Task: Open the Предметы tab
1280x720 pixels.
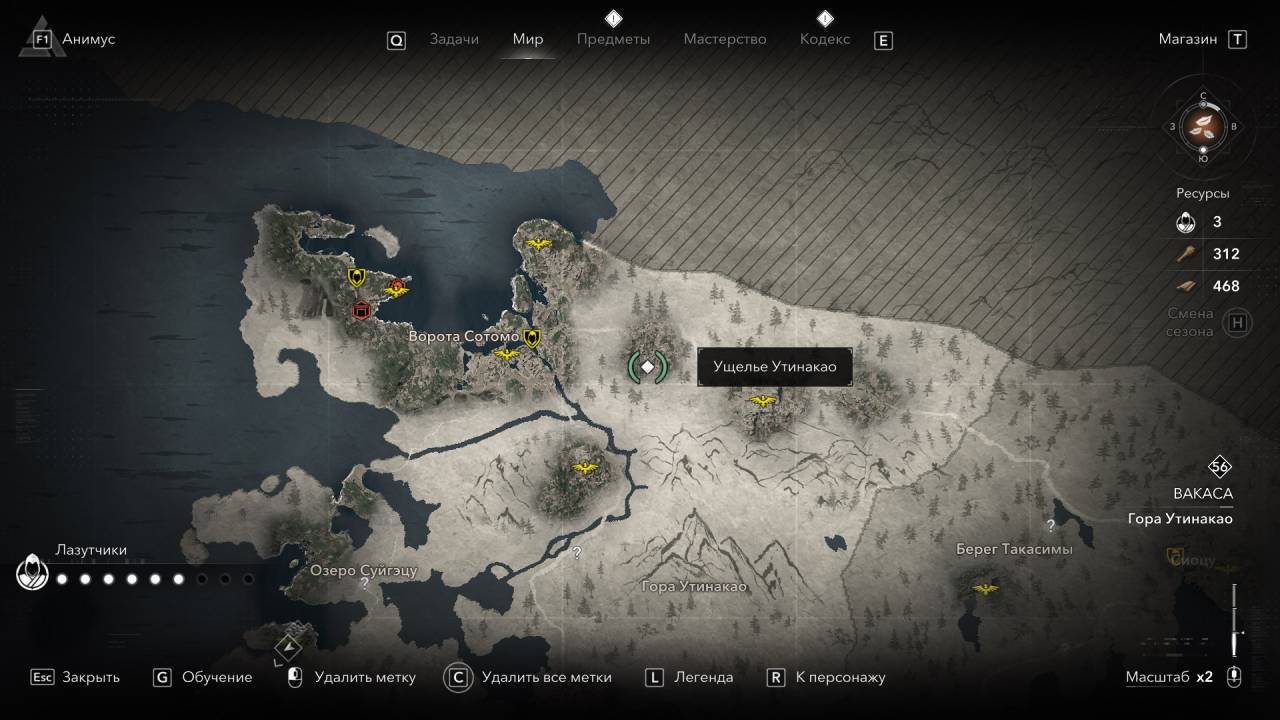Action: 613,39
